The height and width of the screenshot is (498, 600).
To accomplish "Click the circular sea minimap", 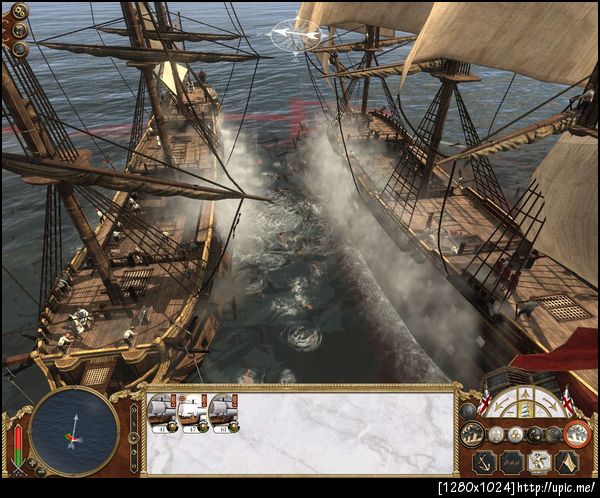I will tap(74, 431).
